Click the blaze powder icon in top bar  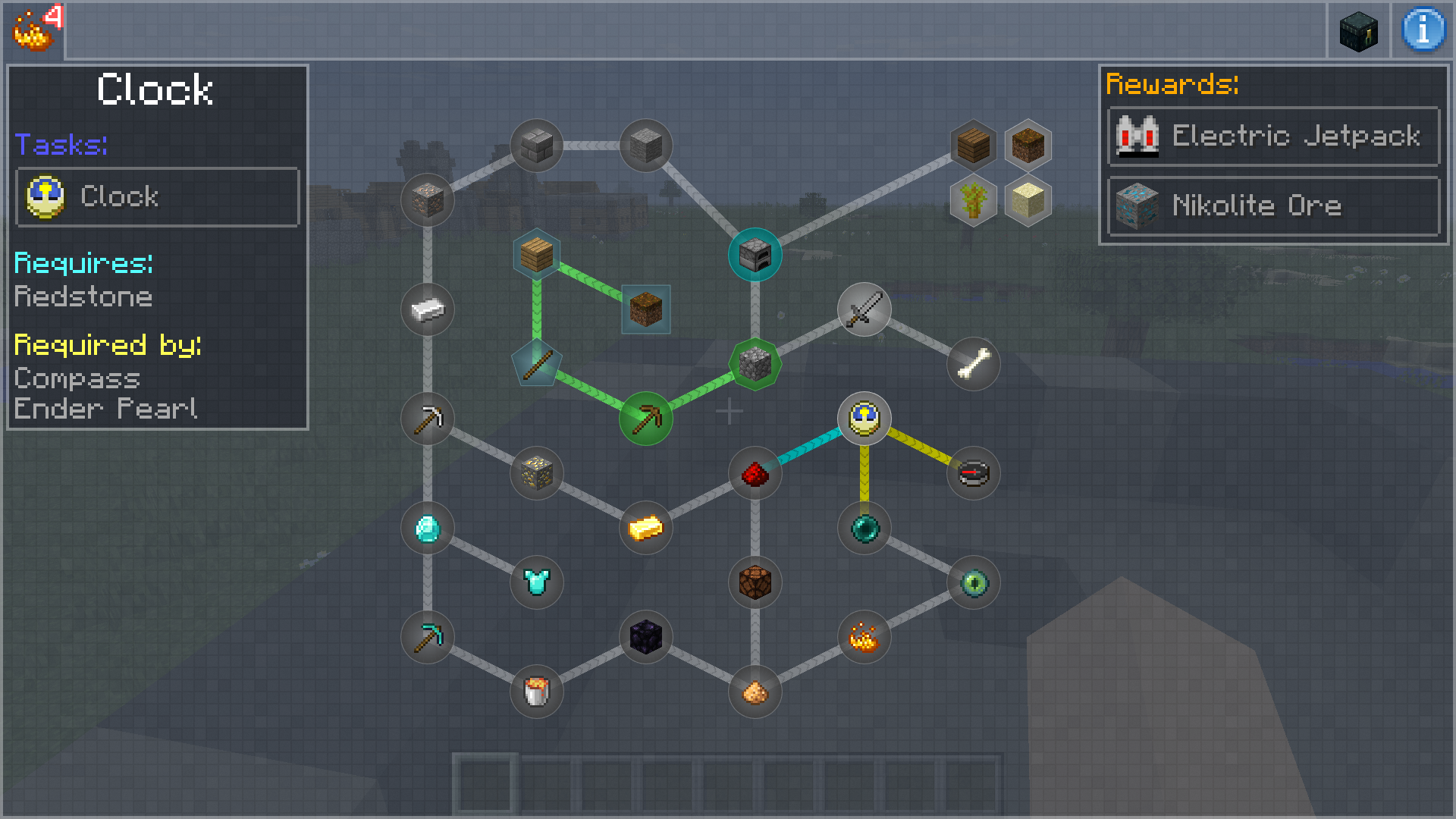tap(33, 30)
